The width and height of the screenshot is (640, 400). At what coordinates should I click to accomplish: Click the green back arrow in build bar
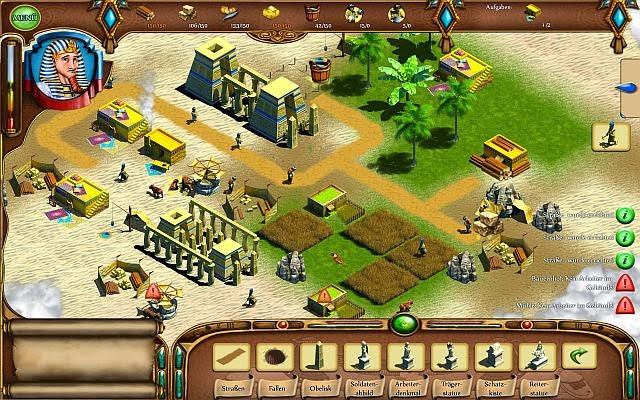point(578,356)
